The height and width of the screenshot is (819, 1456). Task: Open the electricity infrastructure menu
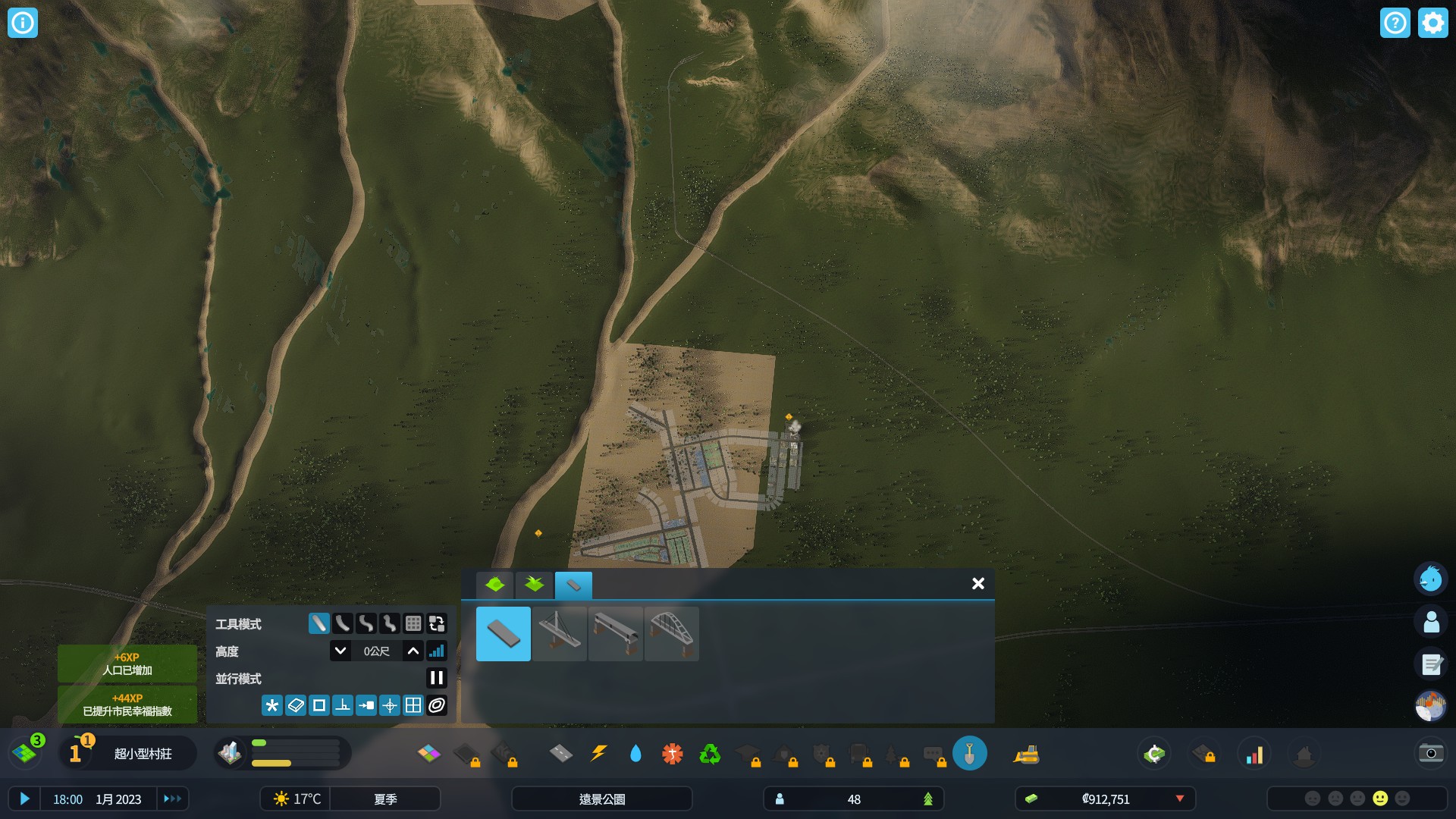[598, 754]
